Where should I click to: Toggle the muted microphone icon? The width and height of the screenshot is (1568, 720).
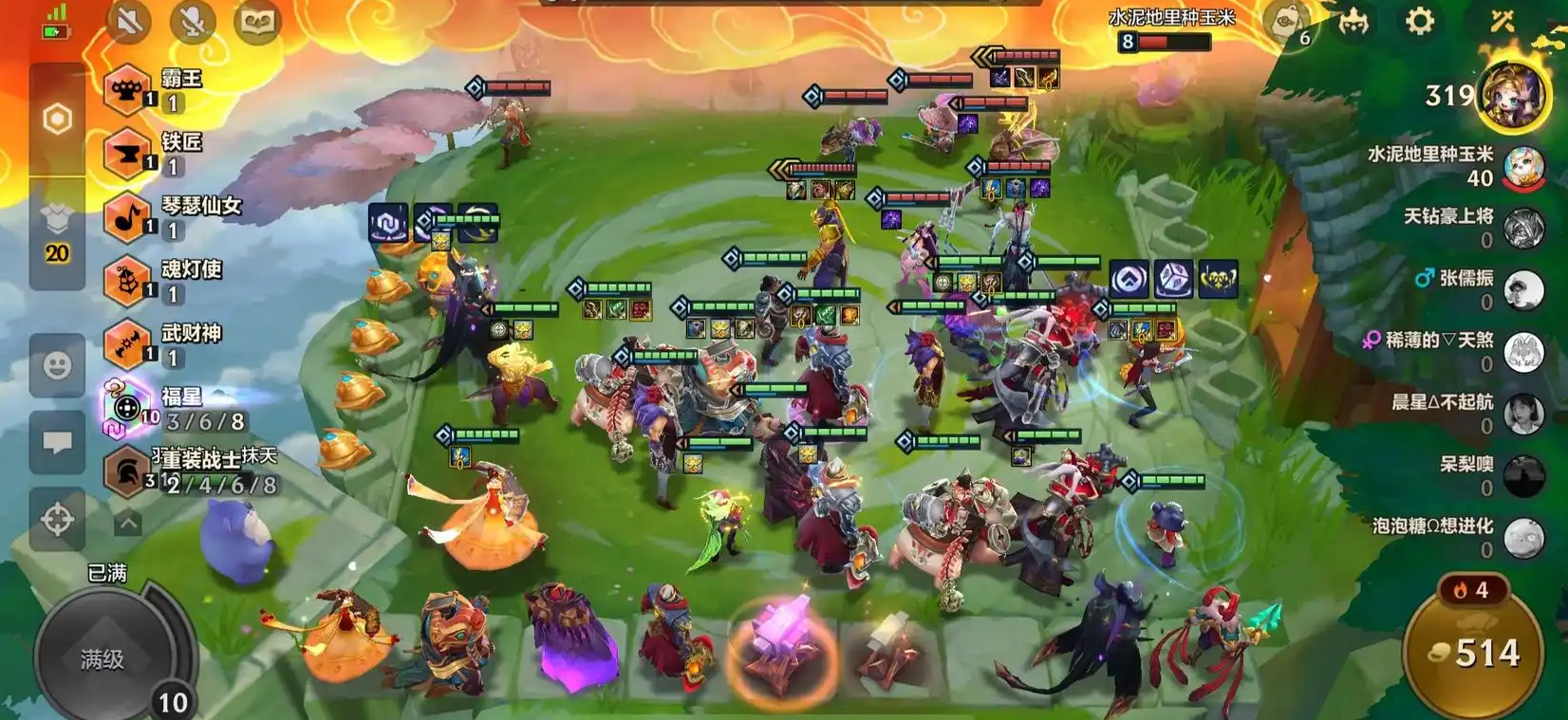click(x=193, y=21)
